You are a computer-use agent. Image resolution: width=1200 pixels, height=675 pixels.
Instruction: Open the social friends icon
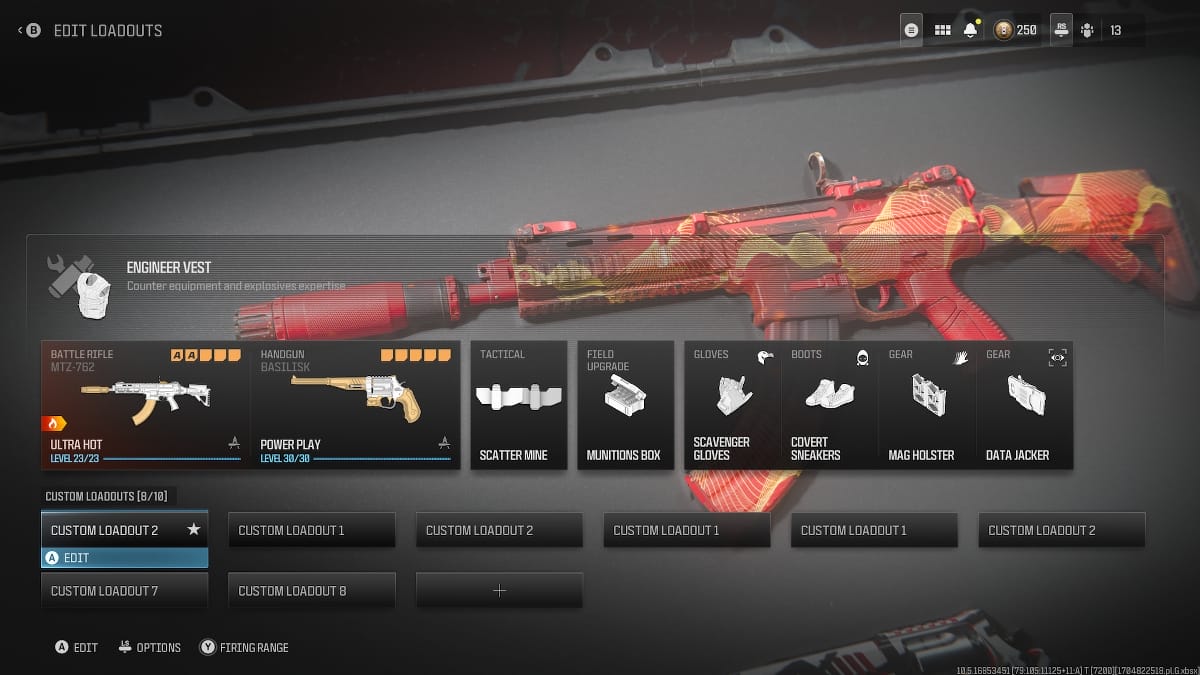[x=1087, y=30]
